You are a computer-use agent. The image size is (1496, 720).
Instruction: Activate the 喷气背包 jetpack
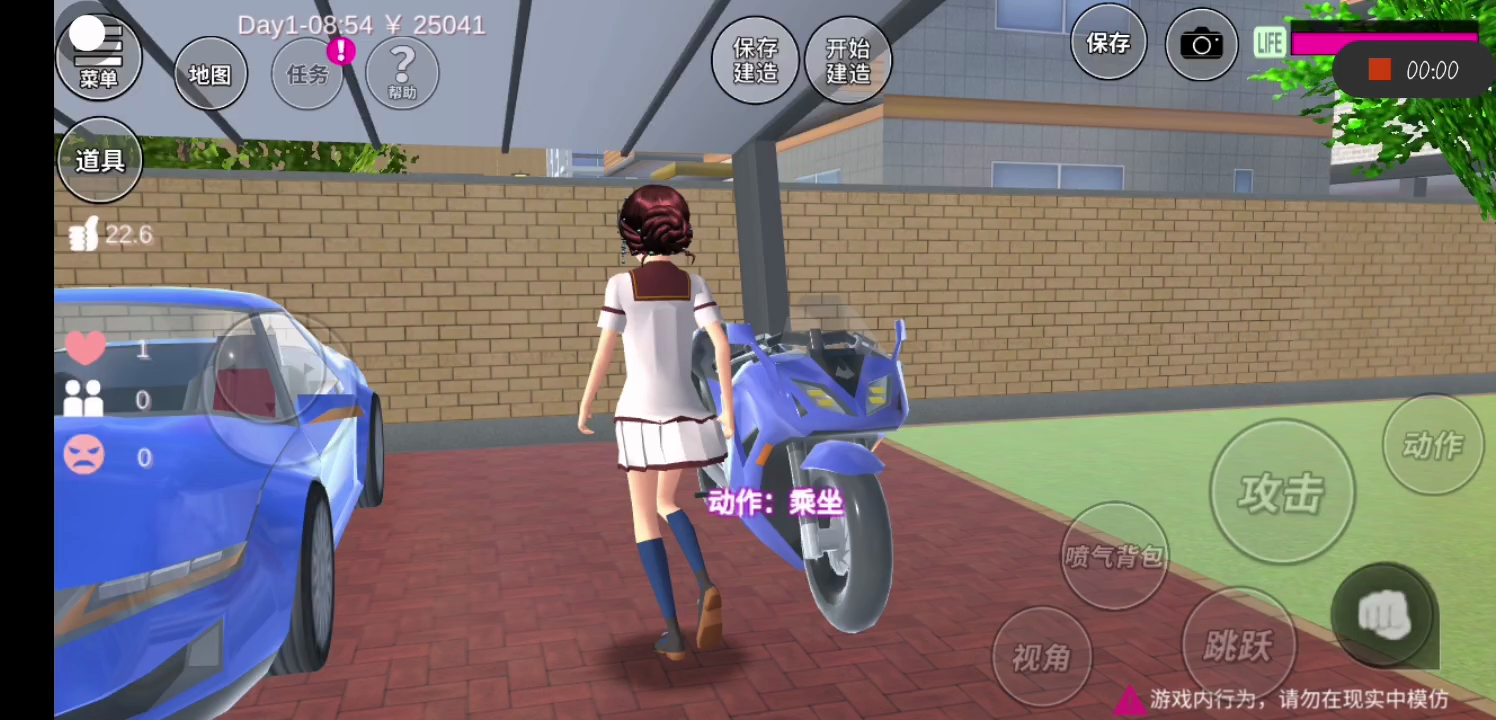click(1113, 556)
